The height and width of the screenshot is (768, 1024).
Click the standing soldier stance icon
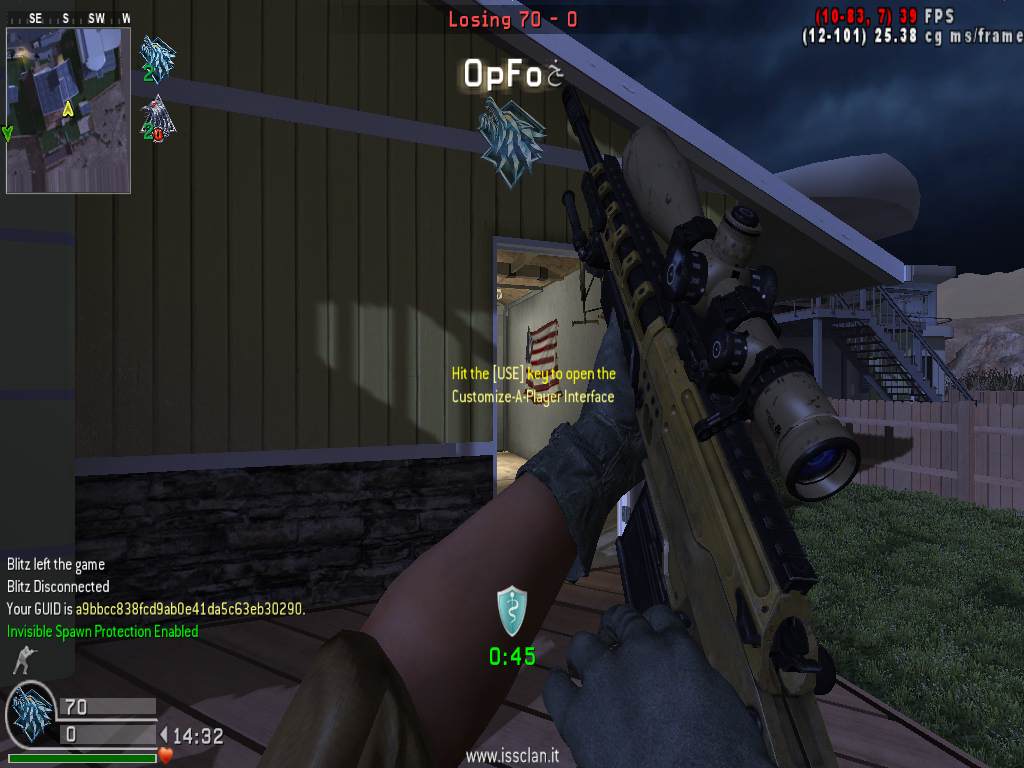[x=22, y=660]
